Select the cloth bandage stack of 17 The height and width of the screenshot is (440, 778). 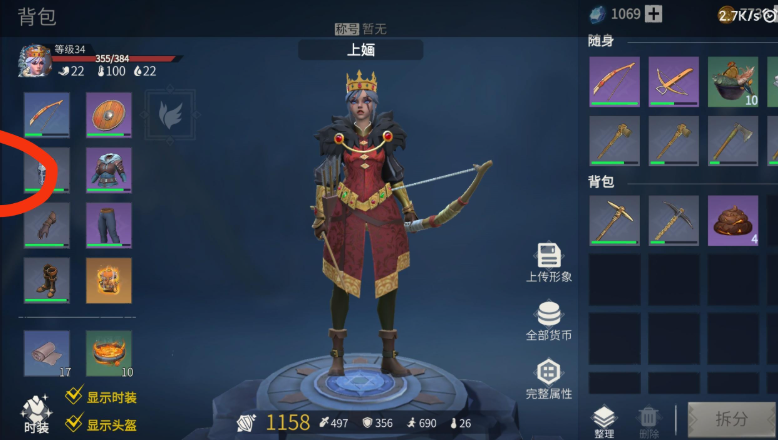(47, 353)
